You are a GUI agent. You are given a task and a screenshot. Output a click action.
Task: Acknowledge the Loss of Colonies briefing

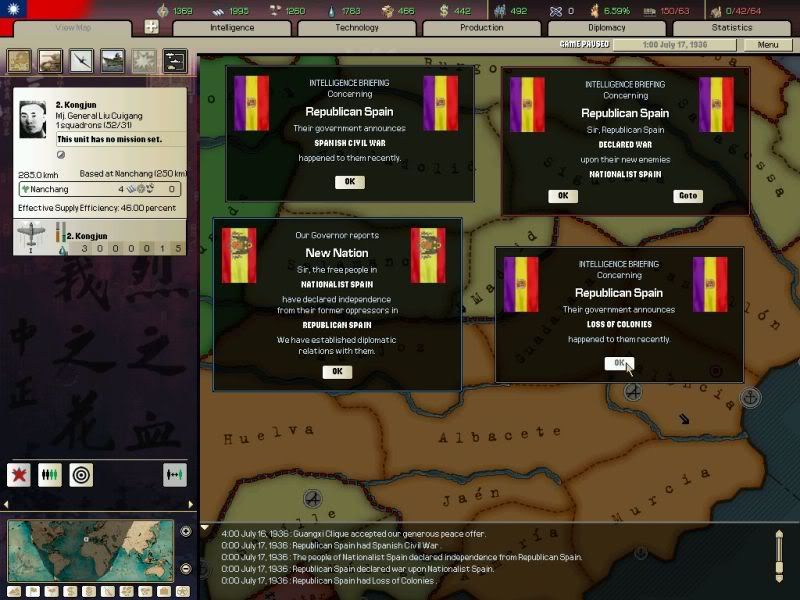tap(619, 364)
